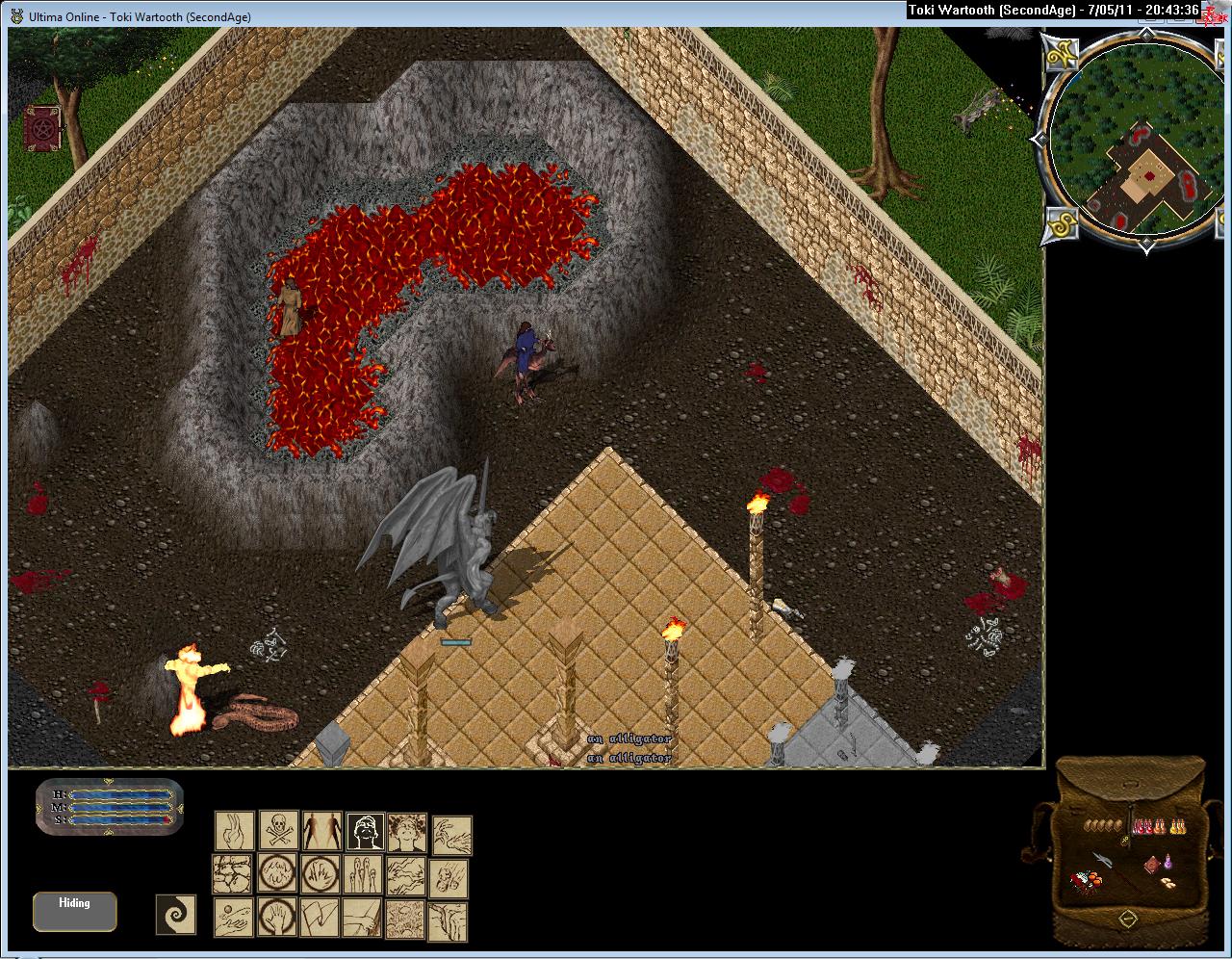The image size is (1232, 959).
Task: Select the twin silhouettes spell icon
Action: tap(321, 831)
